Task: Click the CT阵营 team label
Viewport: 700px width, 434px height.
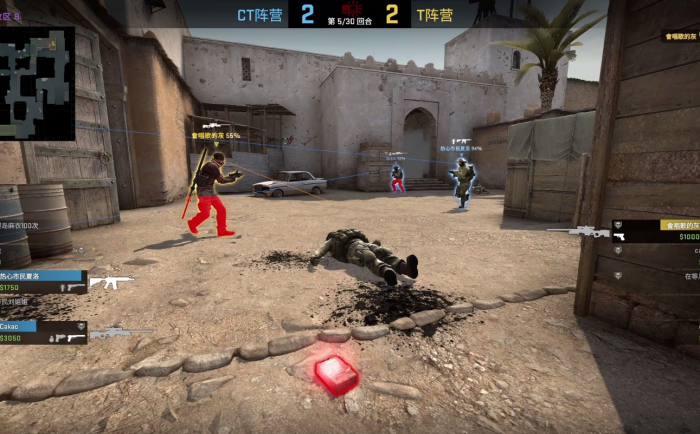Action: (x=260, y=15)
